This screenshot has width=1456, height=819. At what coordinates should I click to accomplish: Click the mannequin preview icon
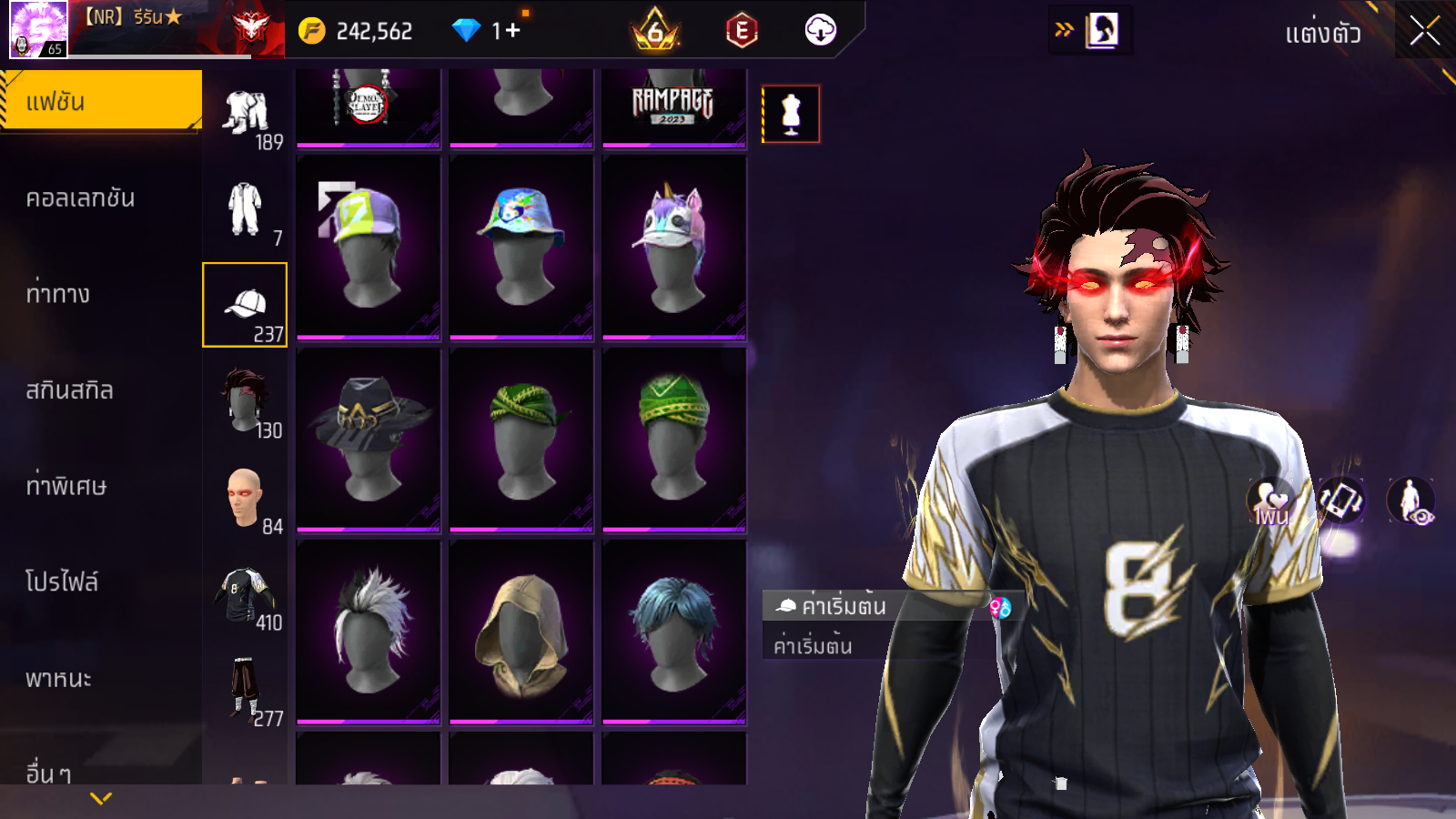[791, 115]
